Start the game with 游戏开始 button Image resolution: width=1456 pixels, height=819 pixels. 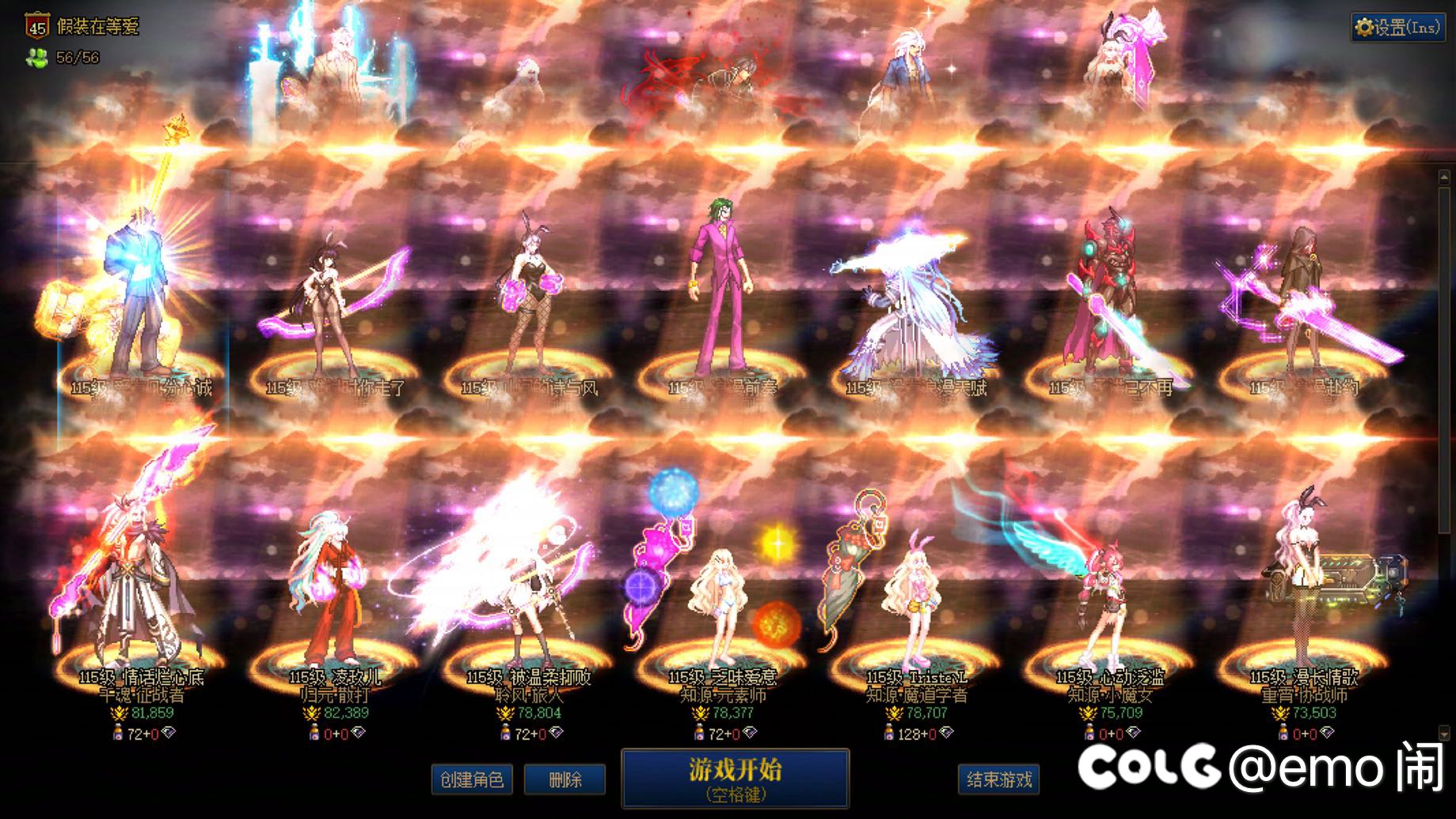(735, 778)
